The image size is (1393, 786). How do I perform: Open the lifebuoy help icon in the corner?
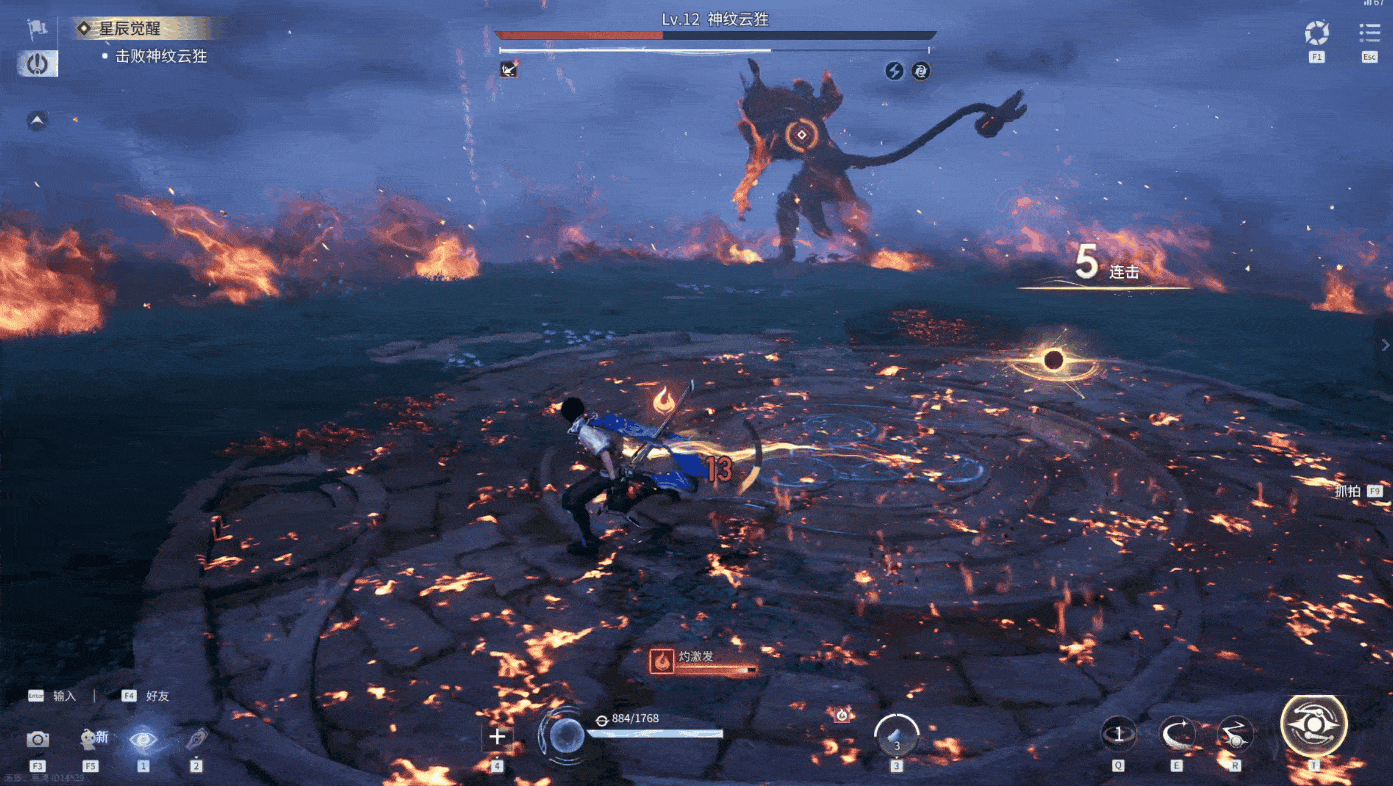pos(1316,34)
